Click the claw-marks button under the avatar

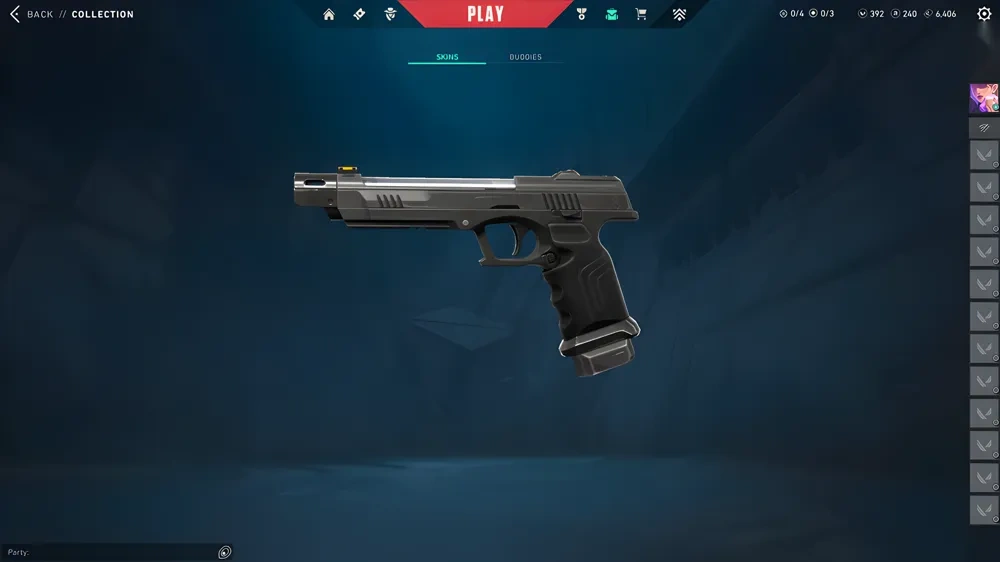[x=983, y=128]
